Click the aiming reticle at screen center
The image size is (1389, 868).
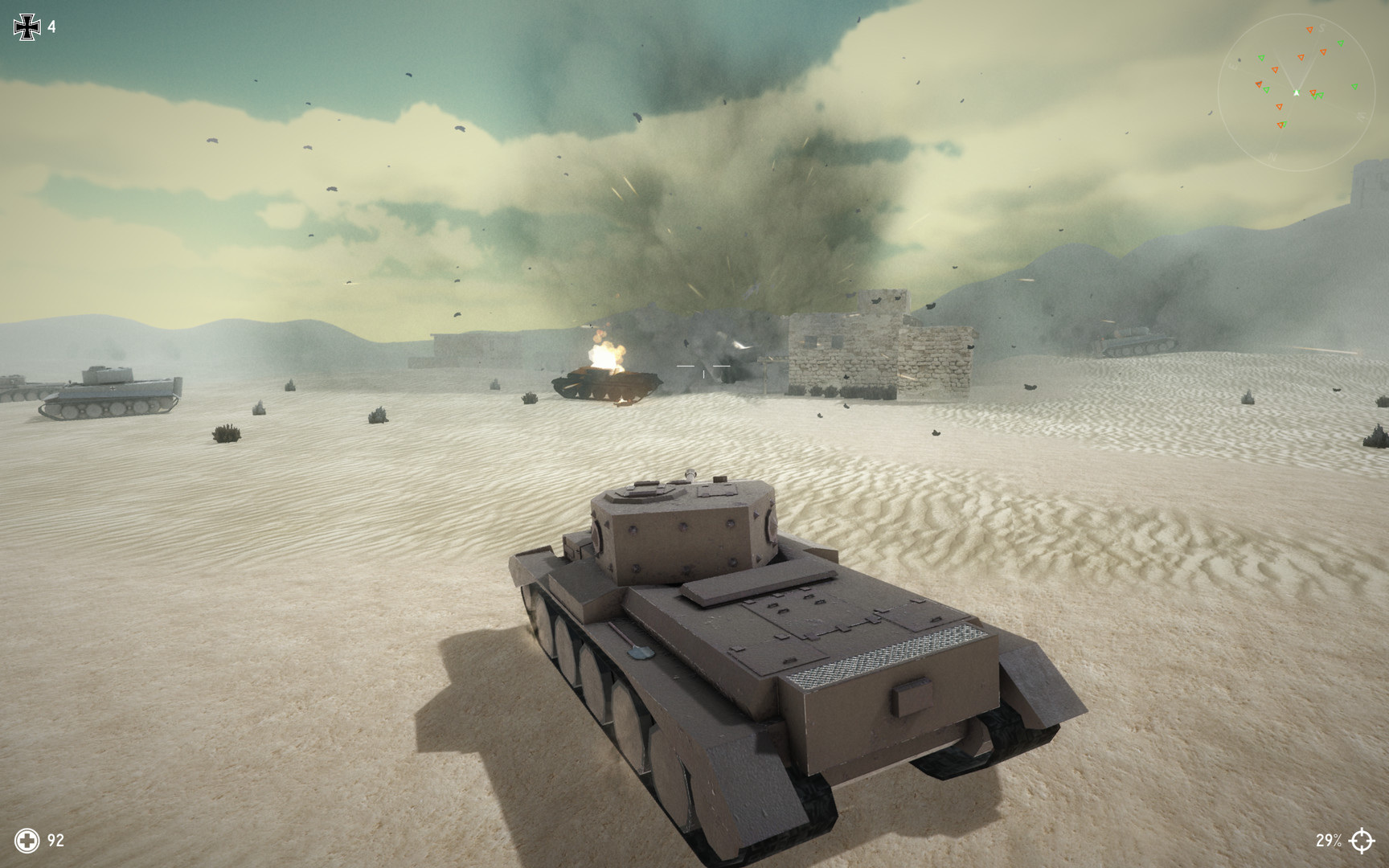(x=703, y=366)
